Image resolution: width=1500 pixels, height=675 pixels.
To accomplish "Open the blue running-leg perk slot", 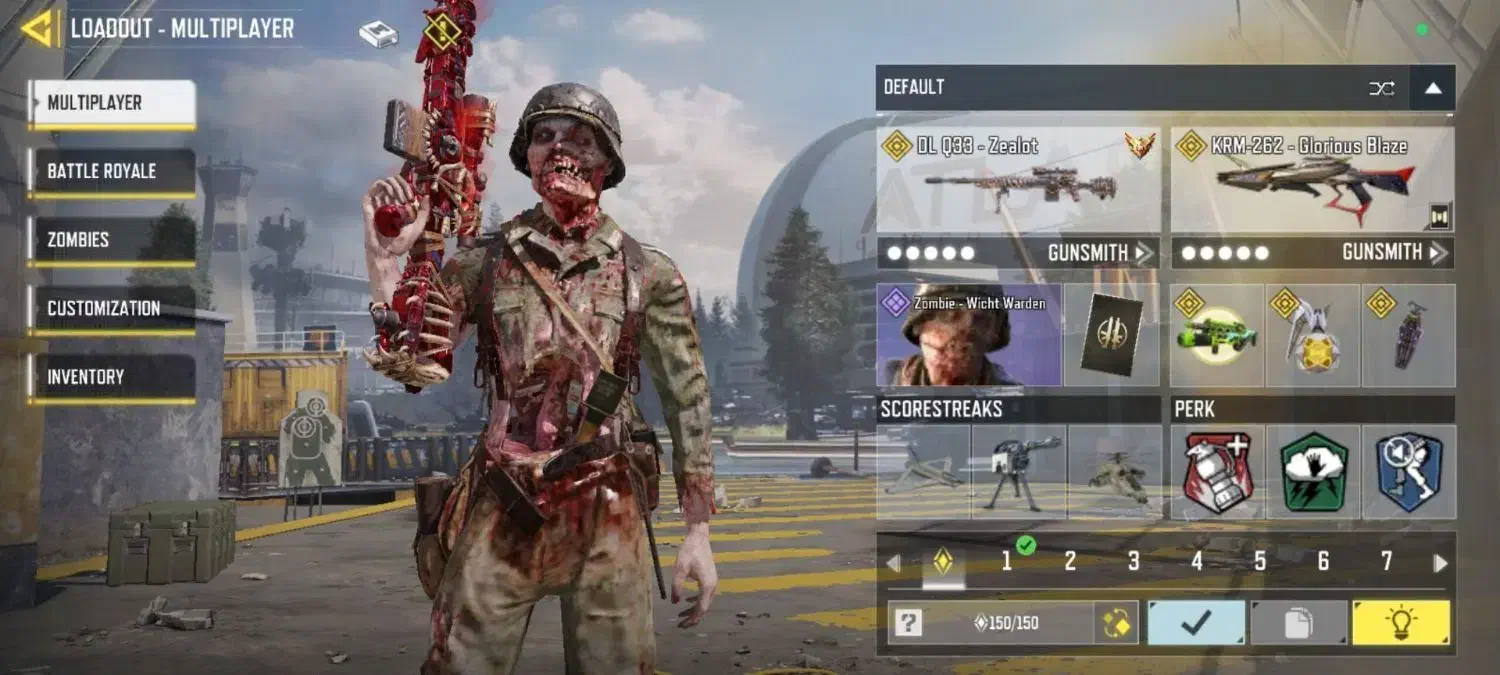I will pyautogui.click(x=1409, y=472).
